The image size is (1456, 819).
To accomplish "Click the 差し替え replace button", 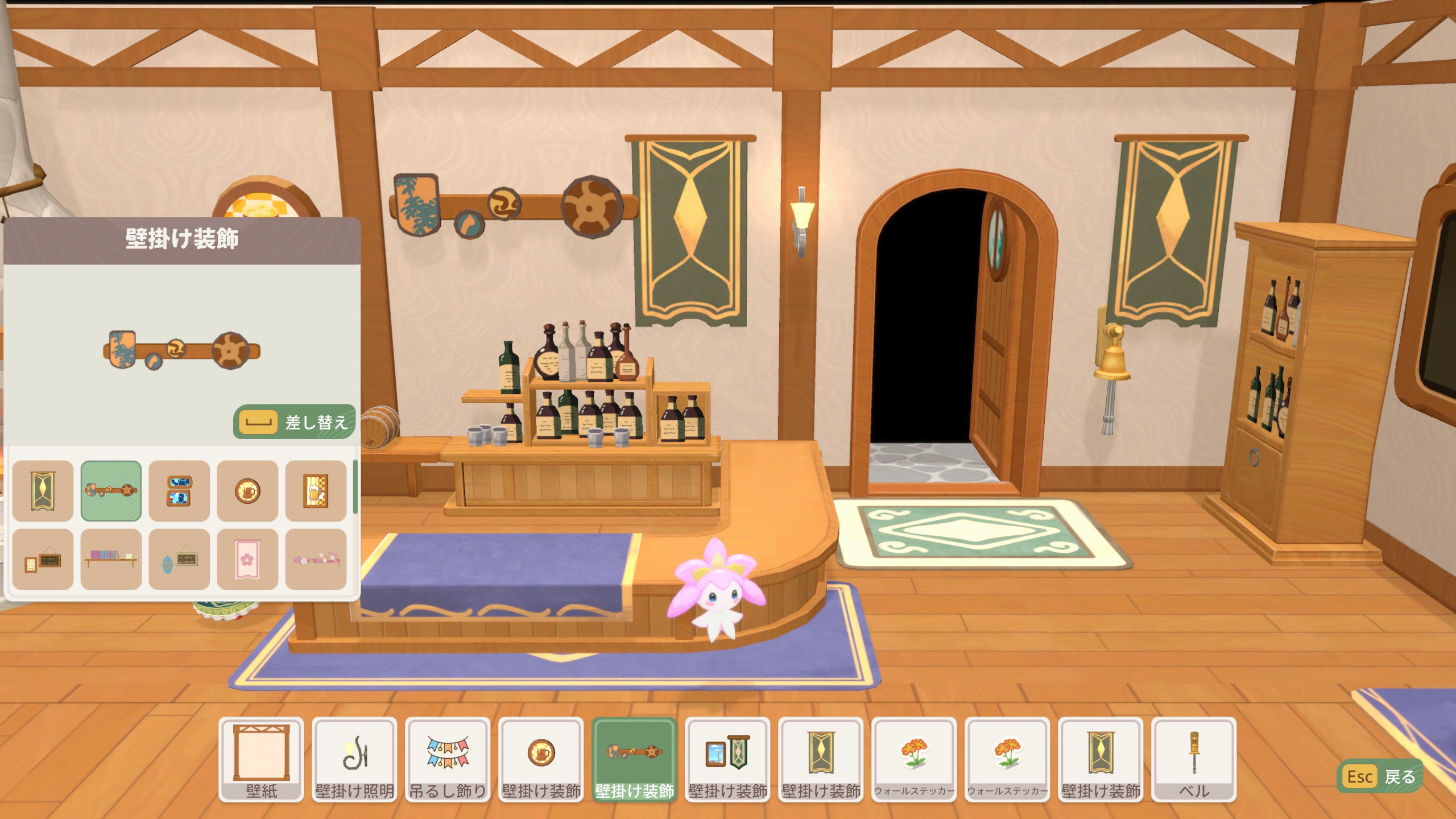I will pos(294,422).
